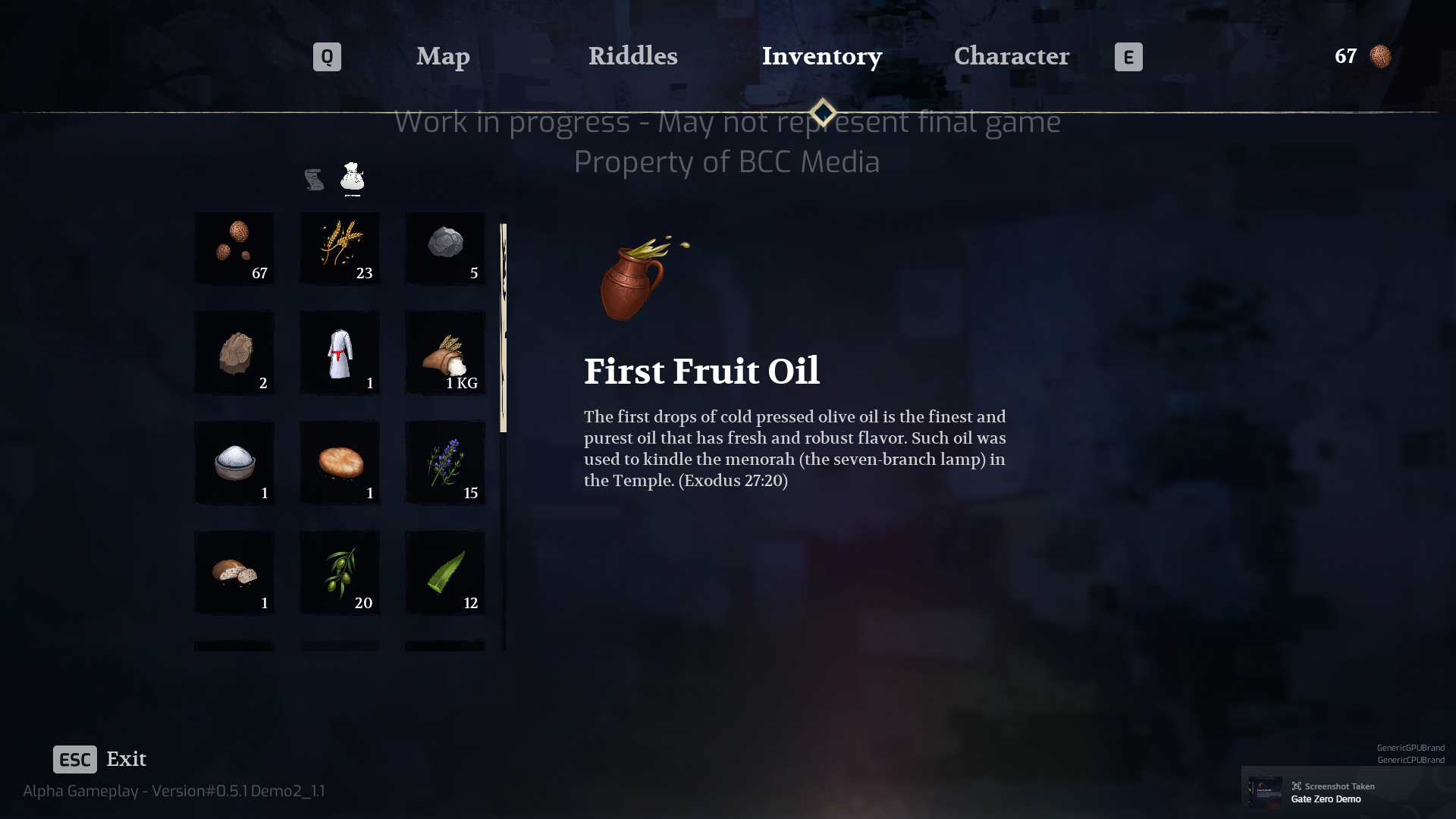1456x819 pixels.
Task: Choose the sack category filter icon
Action: (353, 178)
